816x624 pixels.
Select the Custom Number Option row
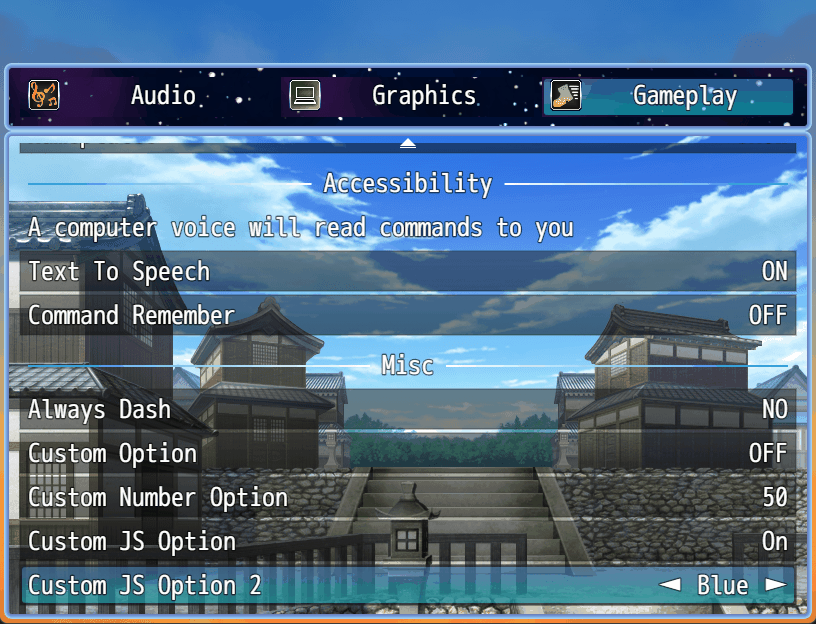(x=408, y=497)
